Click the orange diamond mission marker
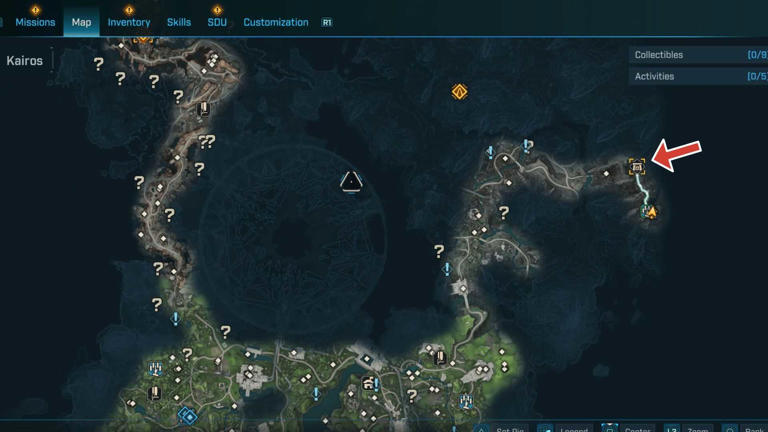The height and width of the screenshot is (432, 768). tap(460, 92)
